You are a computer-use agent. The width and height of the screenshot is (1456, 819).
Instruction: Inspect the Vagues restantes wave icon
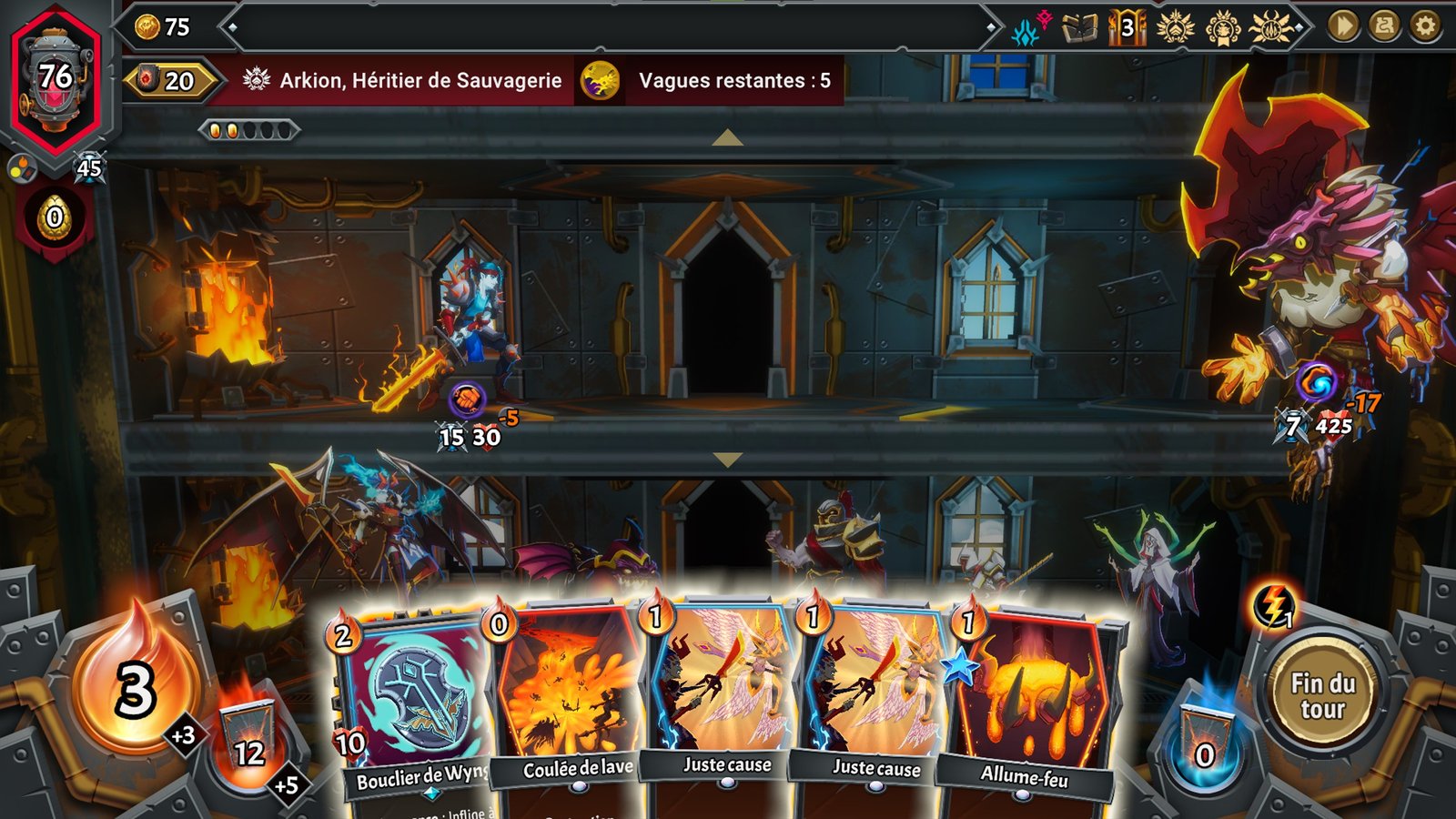601,81
